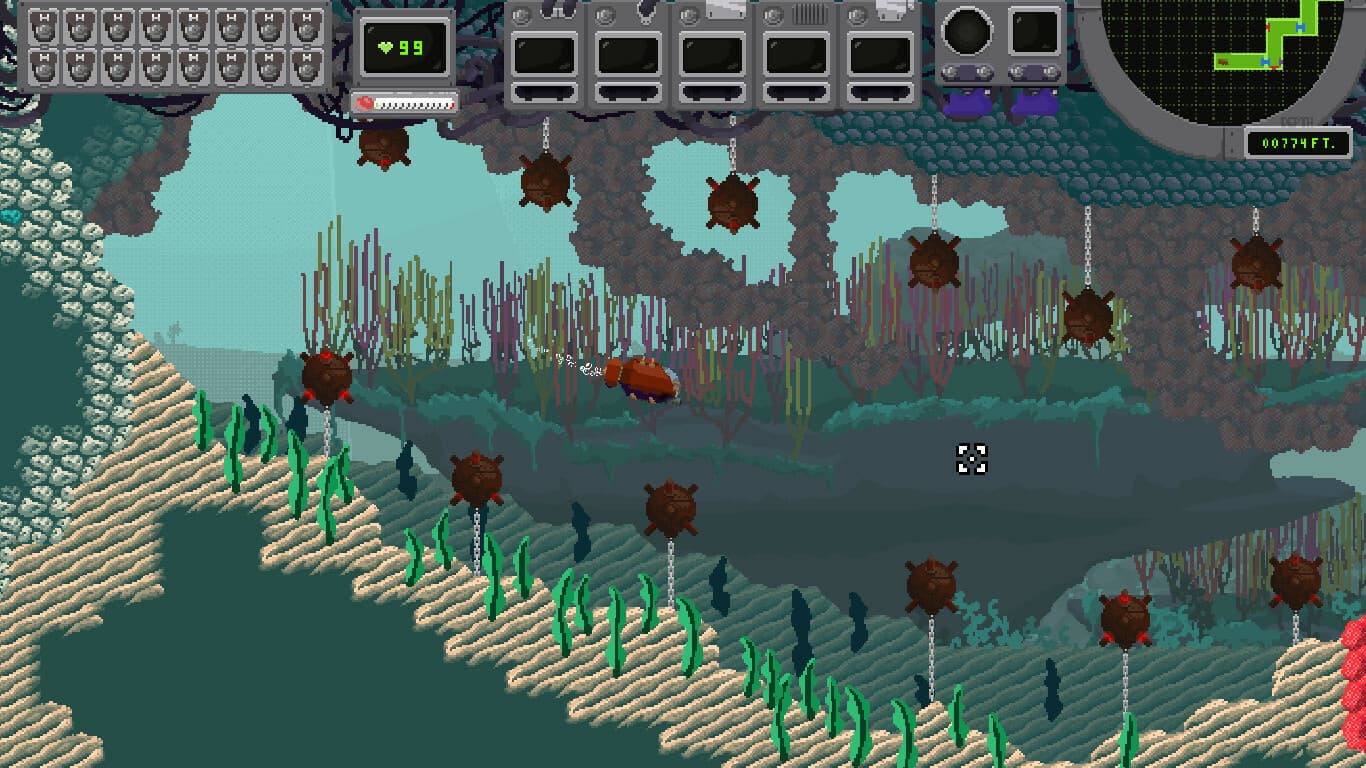Expand the depth readout panel
Image resolution: width=1366 pixels, height=768 pixels.
click(1297, 142)
